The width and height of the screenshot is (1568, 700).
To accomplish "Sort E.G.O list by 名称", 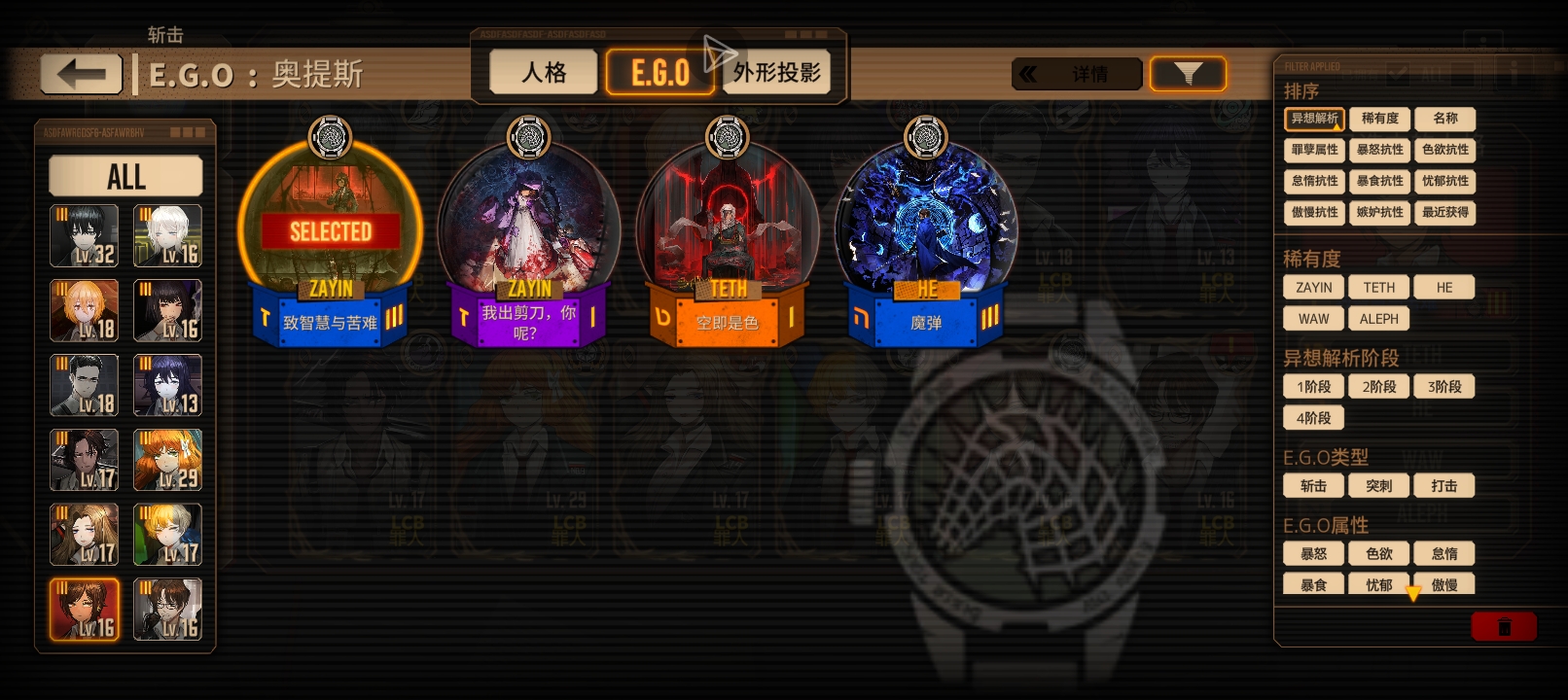I will 1443,119.
